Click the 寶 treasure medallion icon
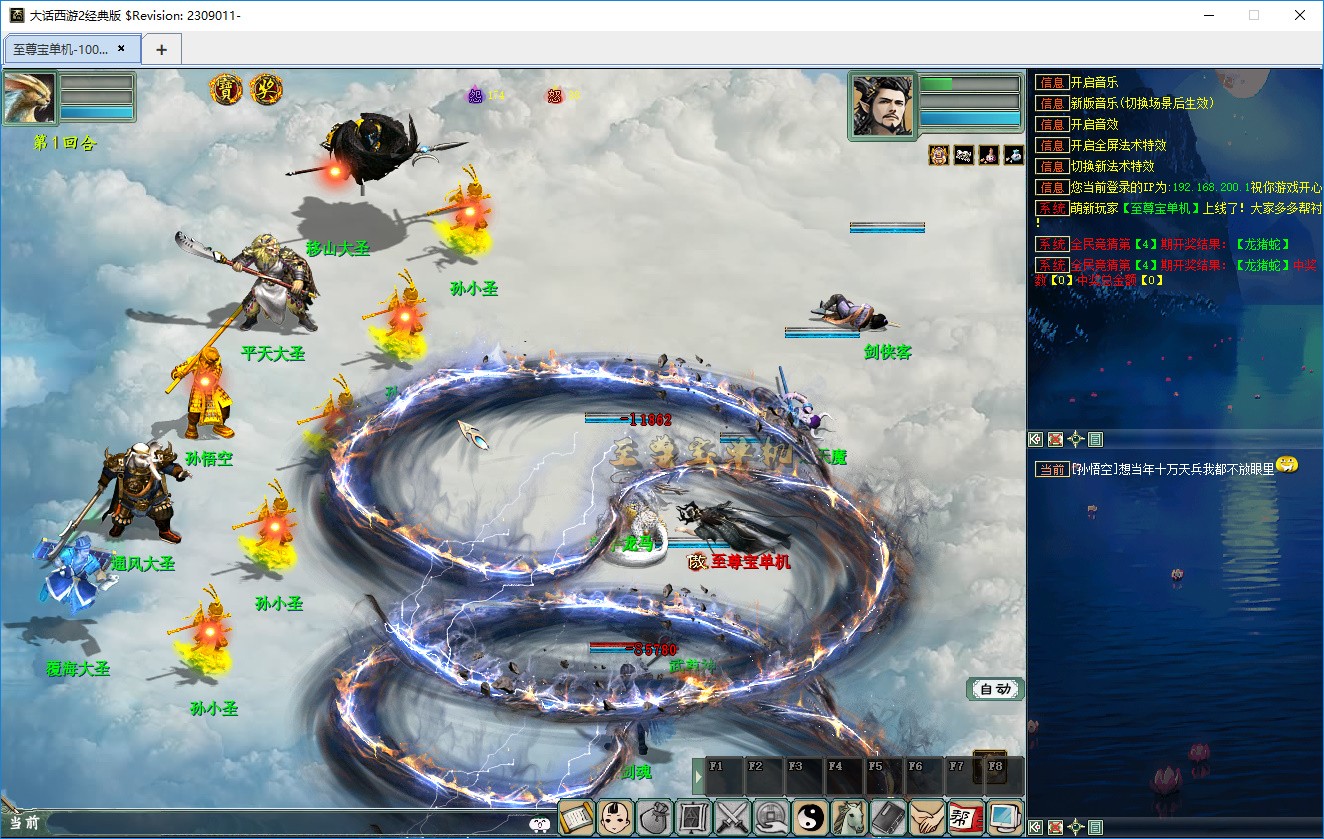The width and height of the screenshot is (1324, 839). coord(226,89)
